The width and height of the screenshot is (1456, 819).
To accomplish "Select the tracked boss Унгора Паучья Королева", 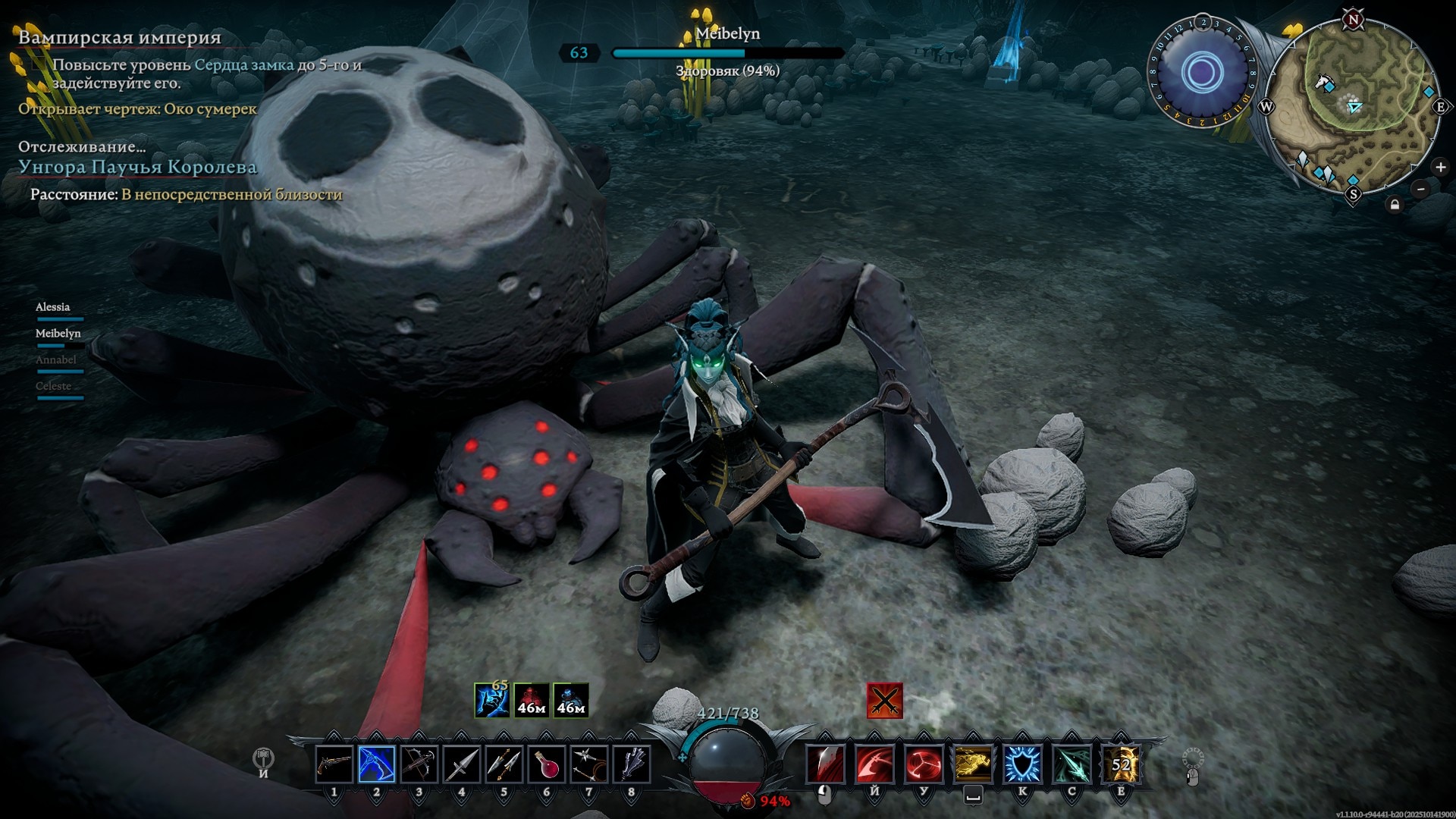I will (137, 167).
